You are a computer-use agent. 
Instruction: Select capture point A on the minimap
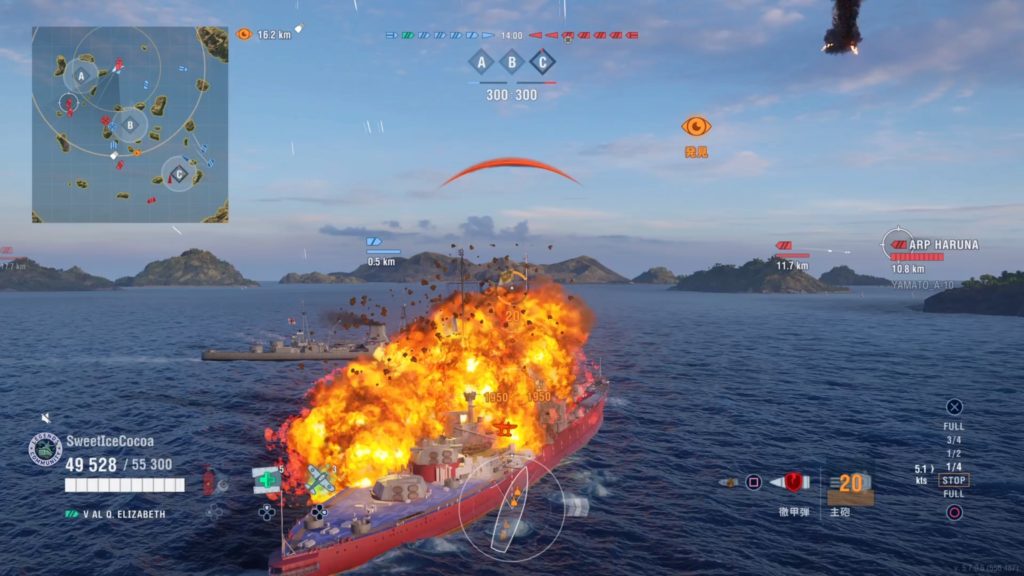point(82,74)
